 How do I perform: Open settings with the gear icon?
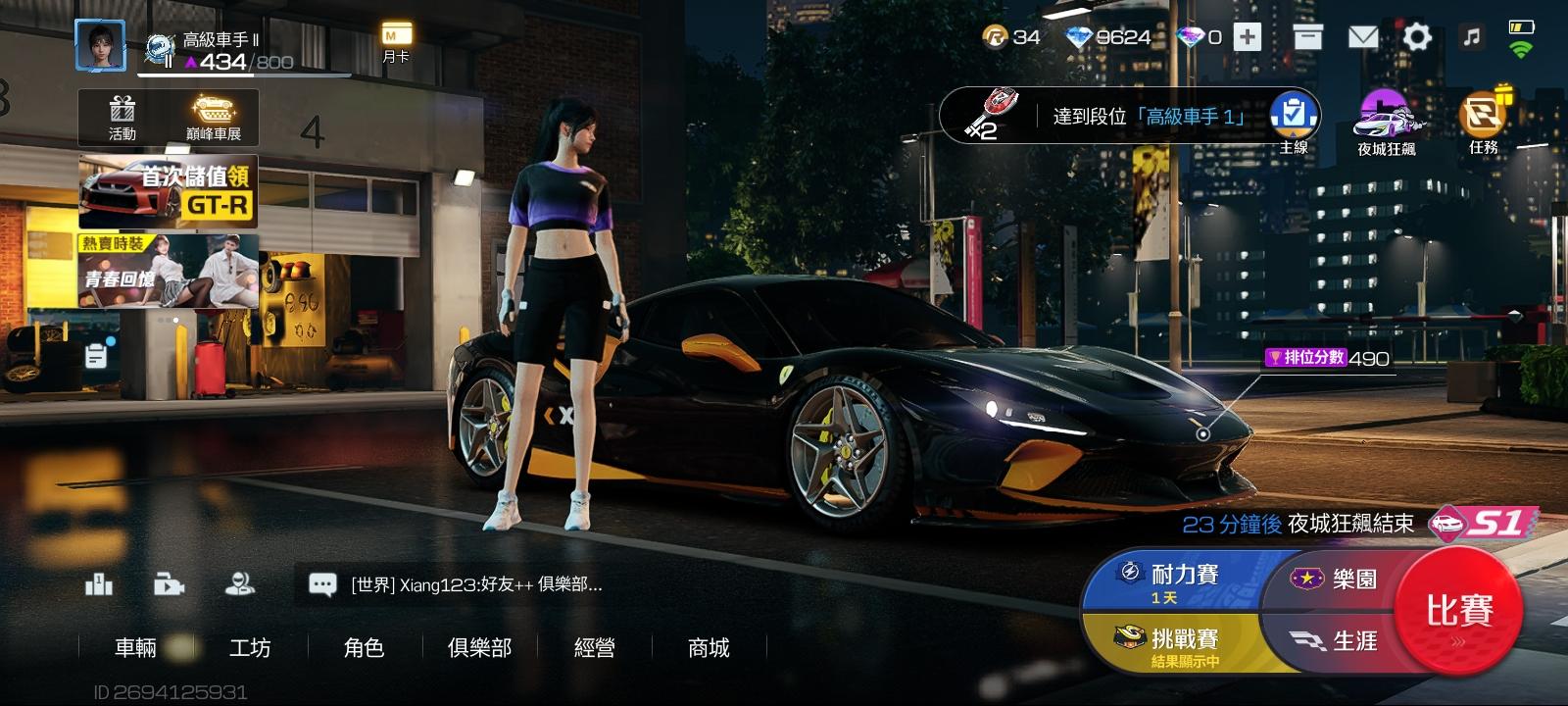point(1417,38)
